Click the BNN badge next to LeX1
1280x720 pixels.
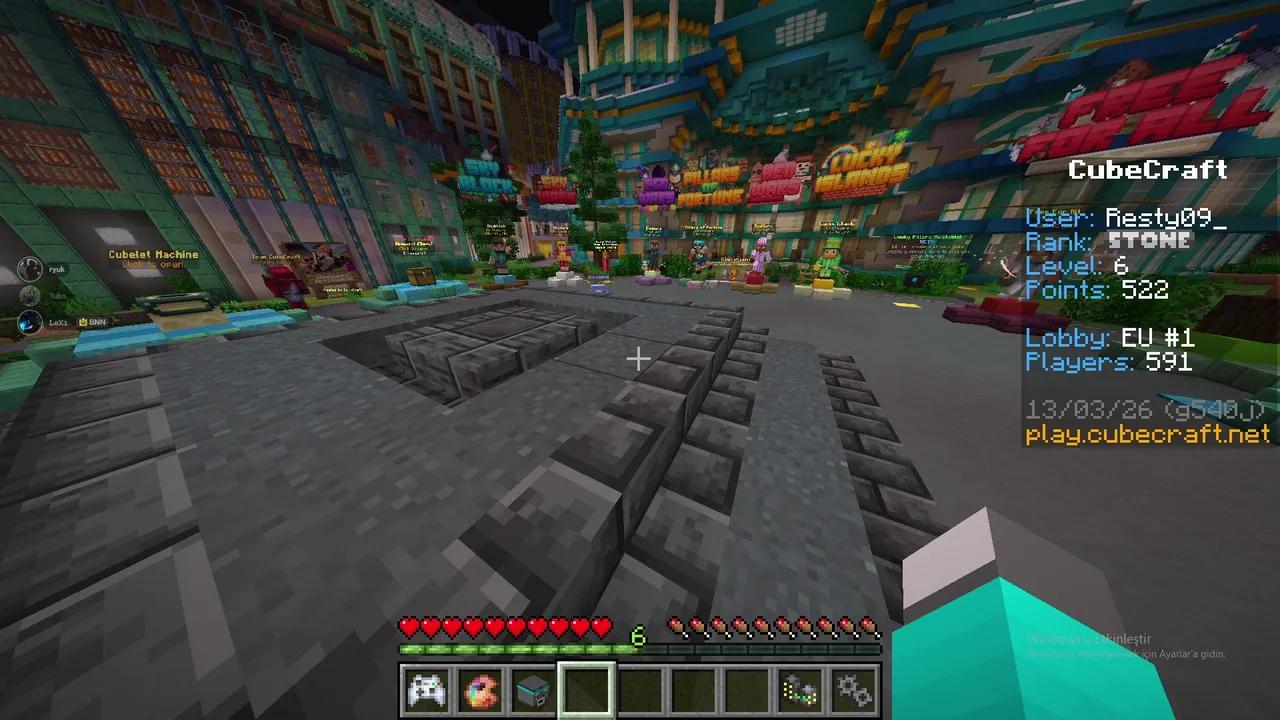click(x=91, y=322)
